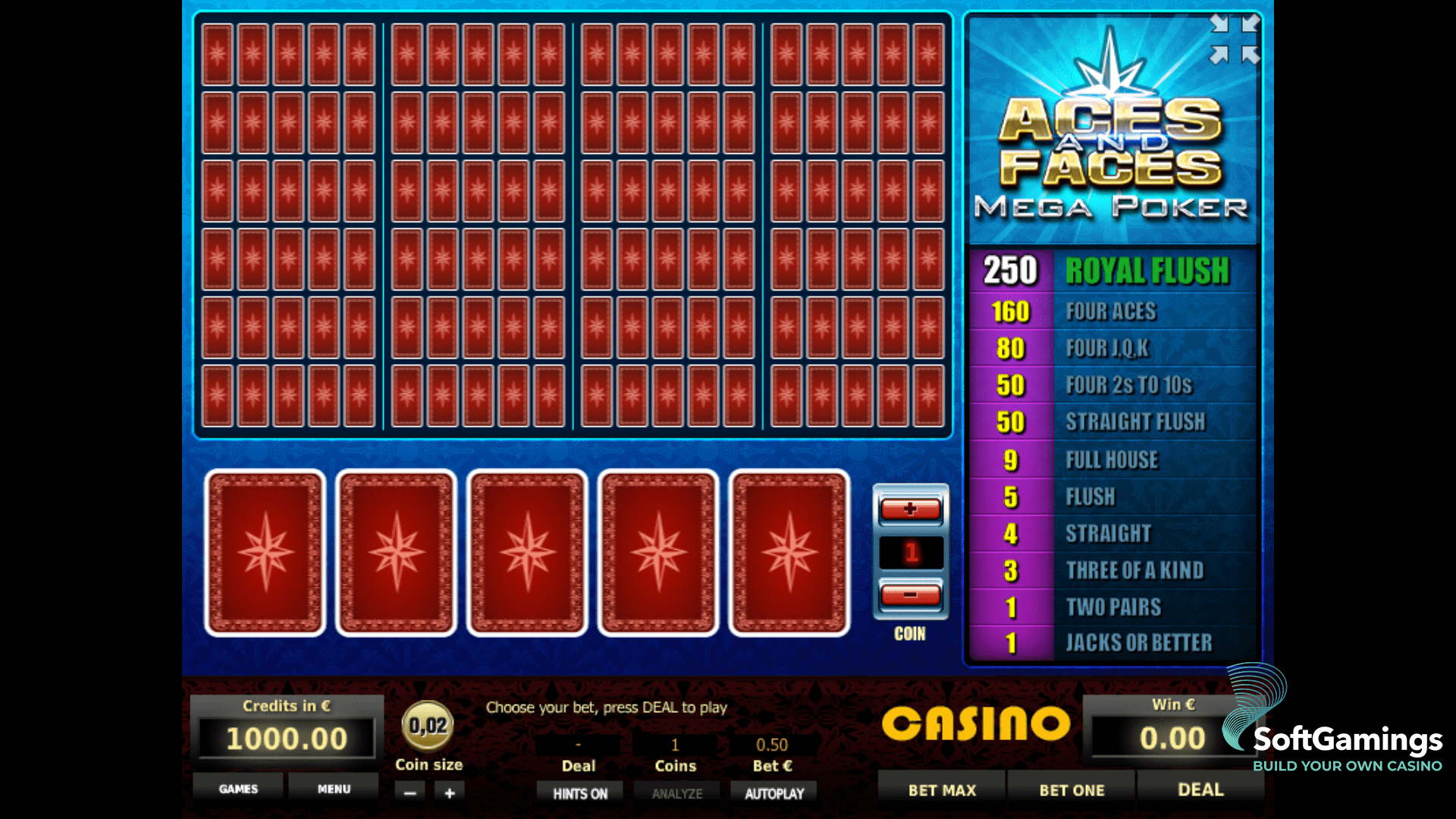Click the star on the first face-down card

[265, 552]
